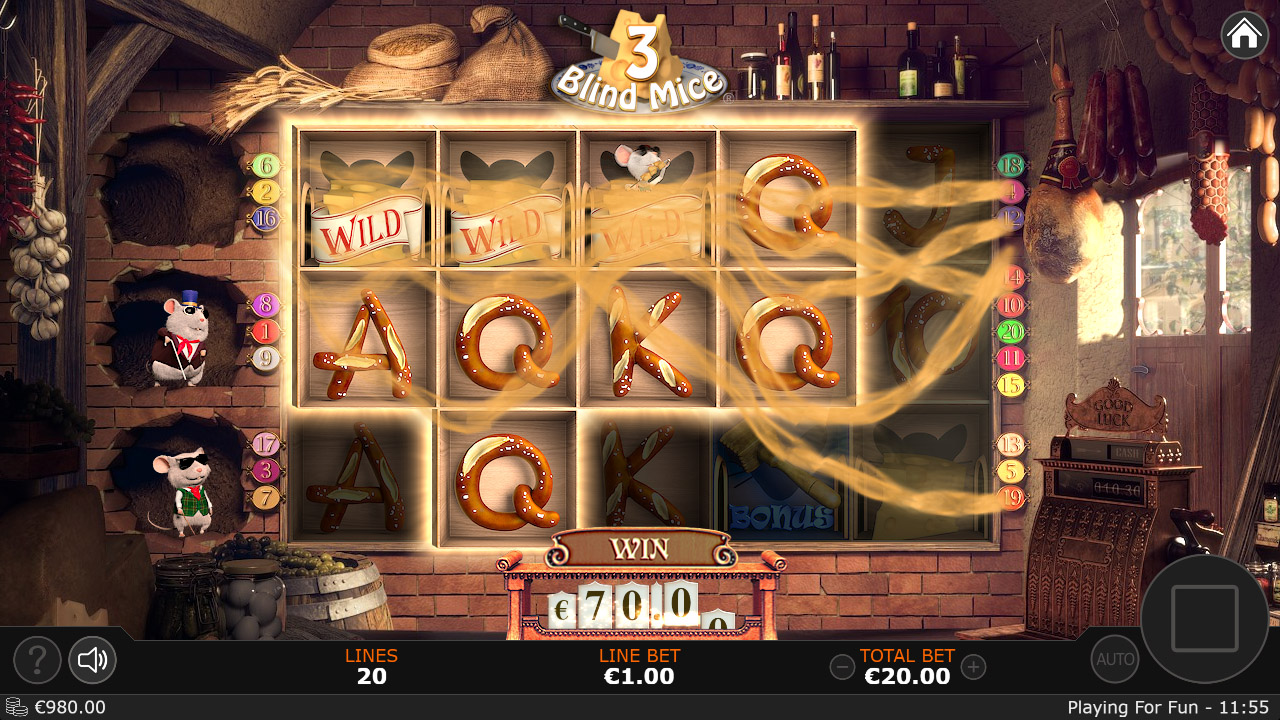This screenshot has height=720, width=1280.
Task: Click the "Playing For Fun" label
Action: pyautogui.click(x=1118, y=706)
